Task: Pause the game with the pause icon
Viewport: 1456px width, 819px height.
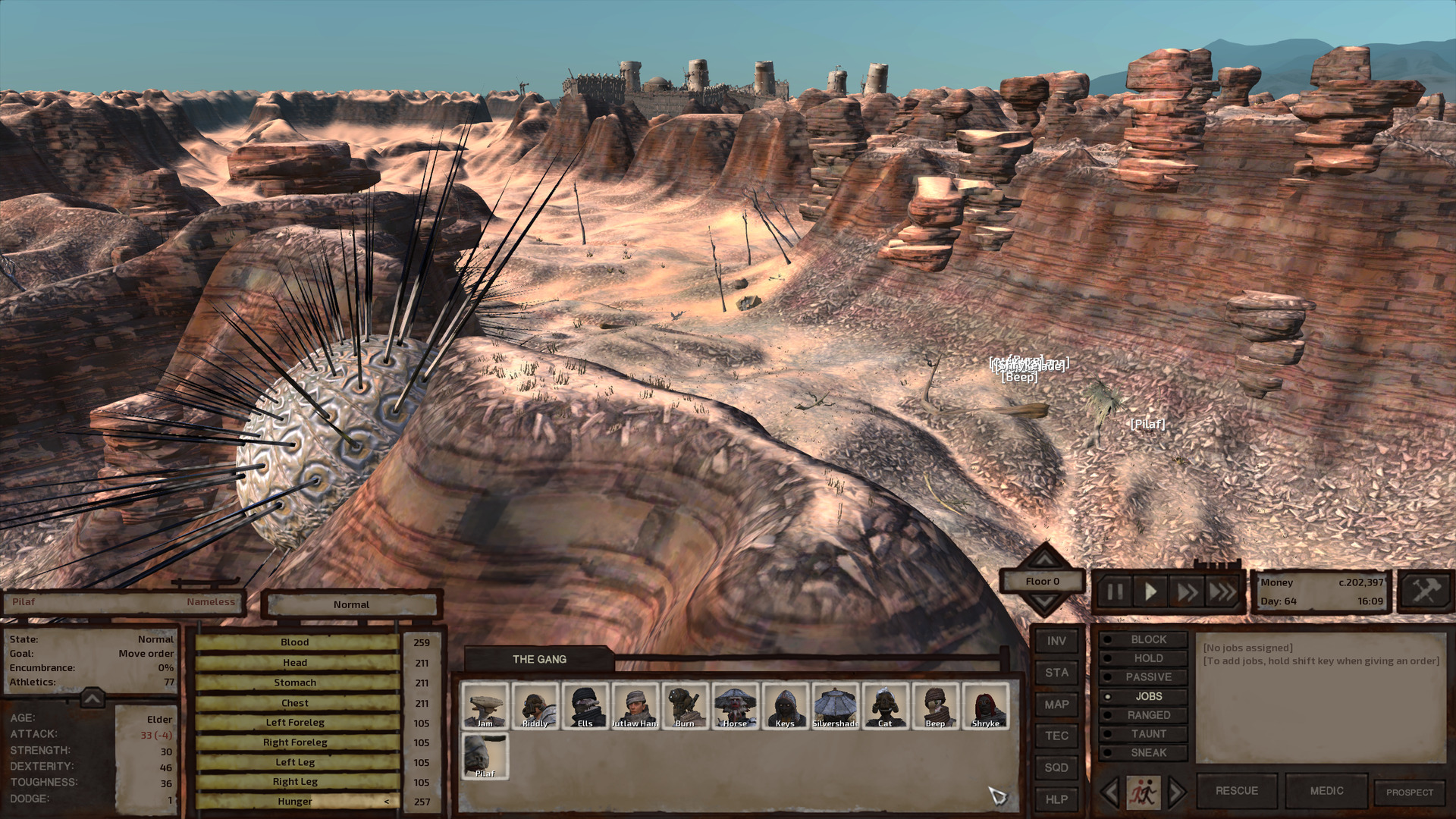Action: tap(1114, 592)
